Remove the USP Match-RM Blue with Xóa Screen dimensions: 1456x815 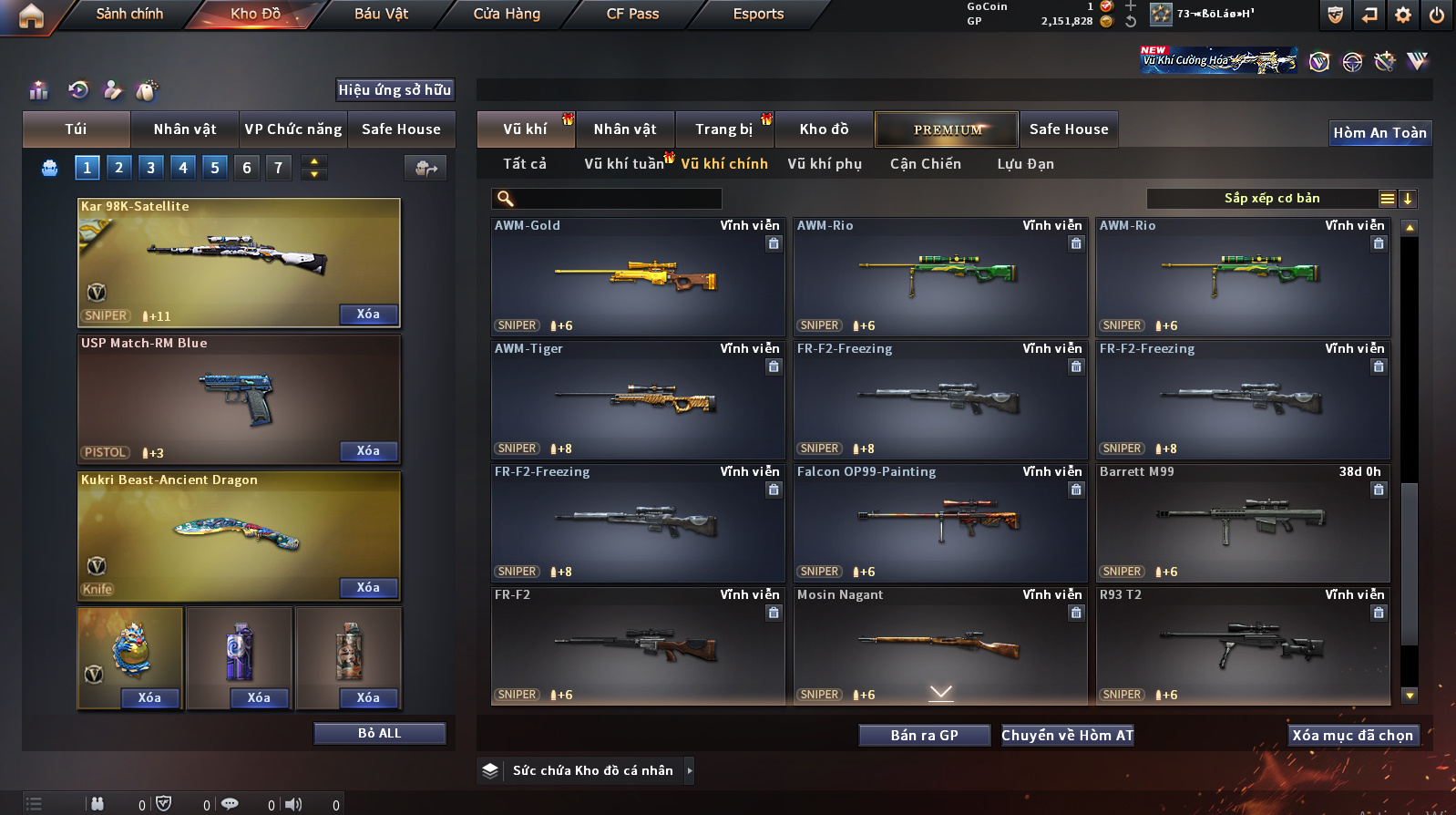[368, 451]
